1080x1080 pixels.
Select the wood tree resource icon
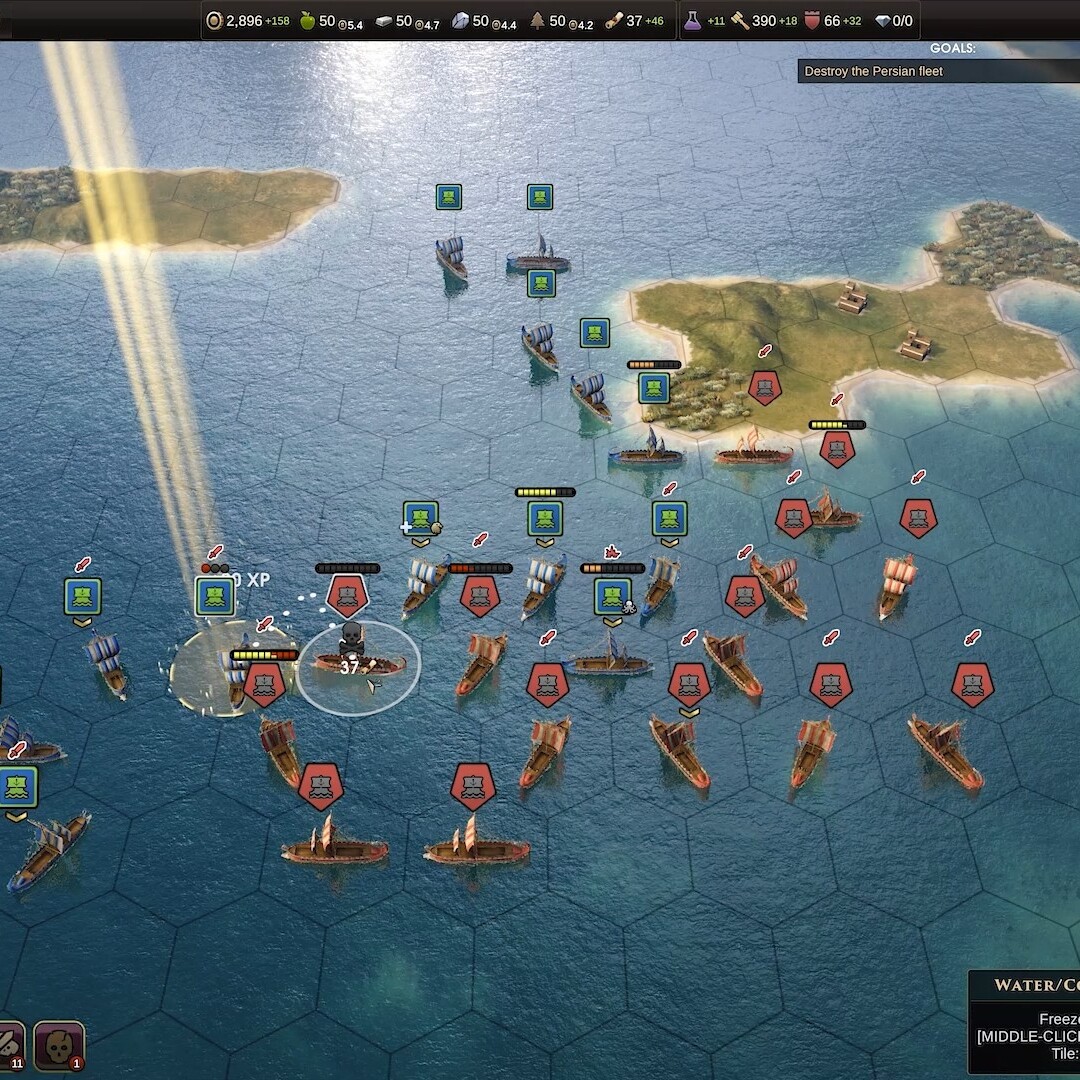[537, 20]
